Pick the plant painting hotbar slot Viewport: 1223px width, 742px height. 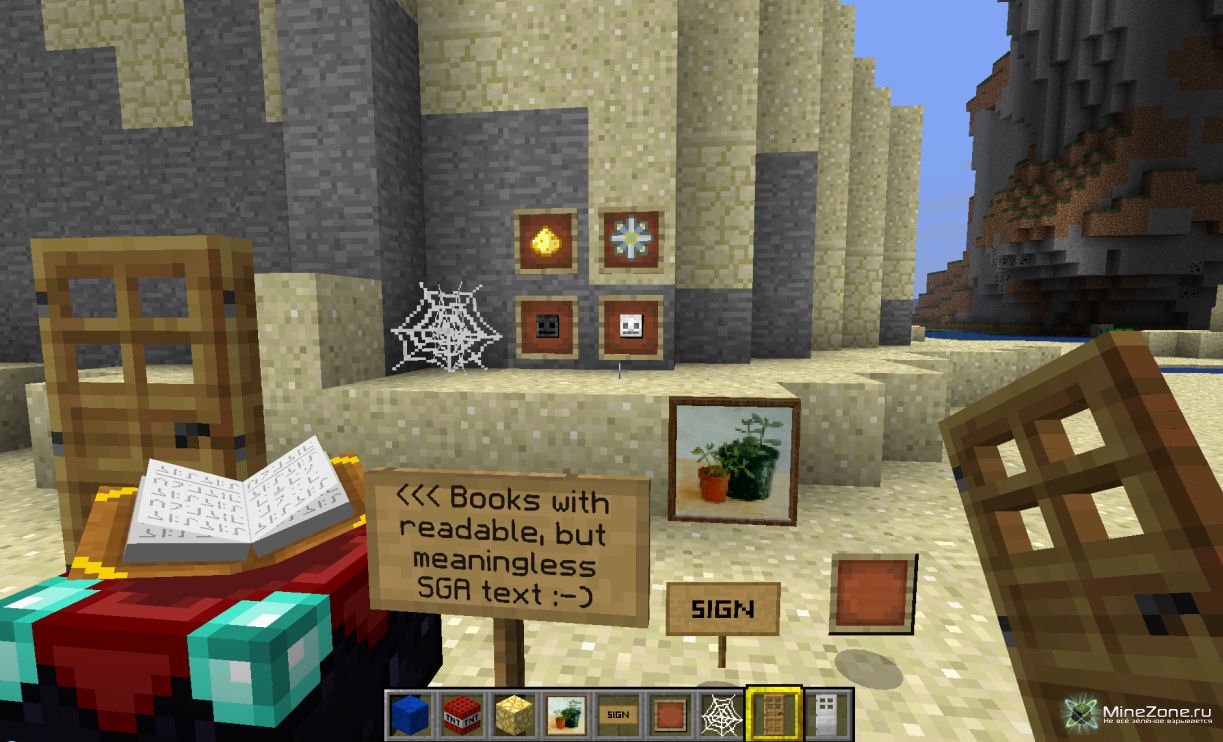point(566,713)
